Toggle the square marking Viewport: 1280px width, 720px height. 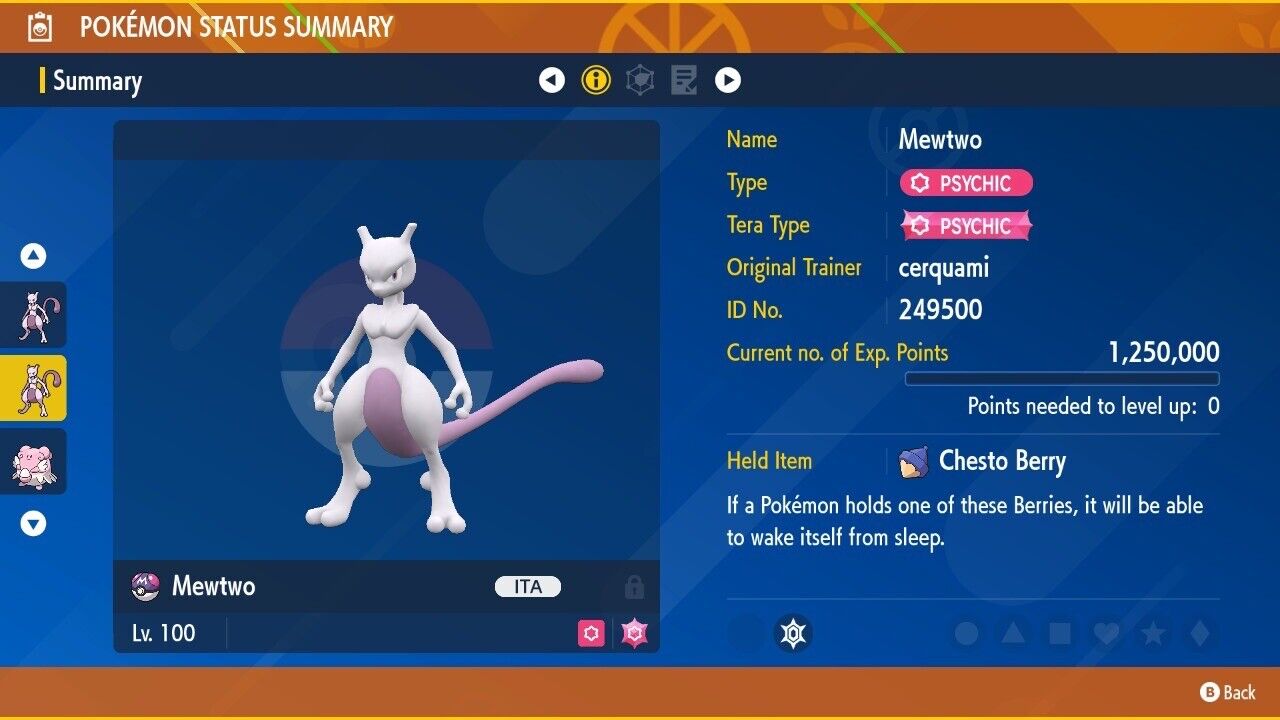tap(1060, 633)
